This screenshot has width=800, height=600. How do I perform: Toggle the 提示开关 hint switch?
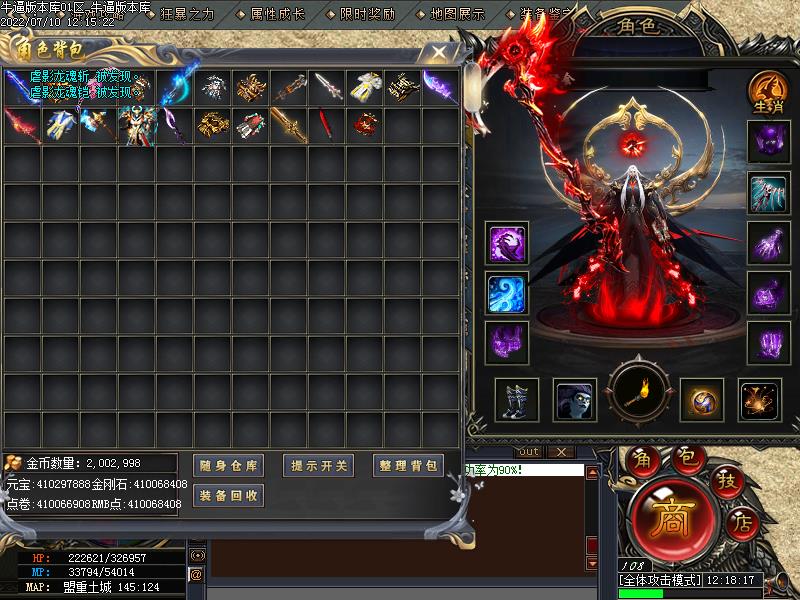pos(319,465)
